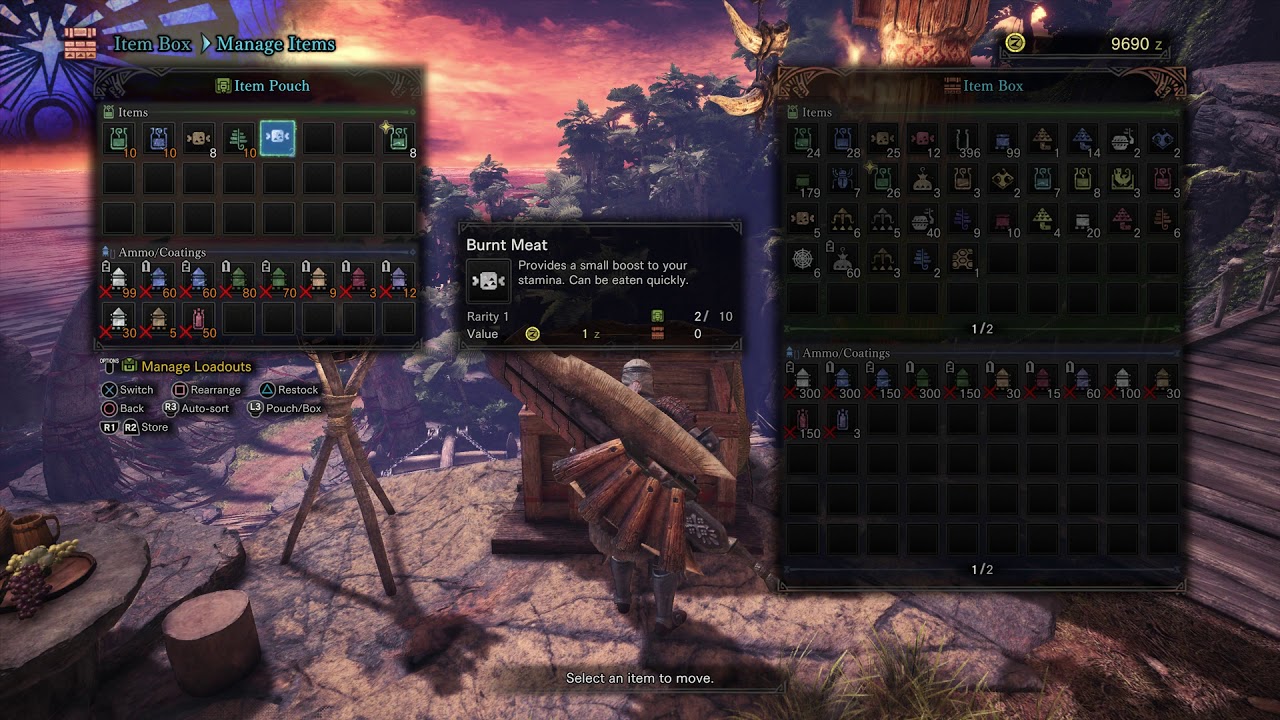The image size is (1280, 720).
Task: Choose the blue potion slot in the Item Pouch
Action: pyautogui.click(x=158, y=139)
